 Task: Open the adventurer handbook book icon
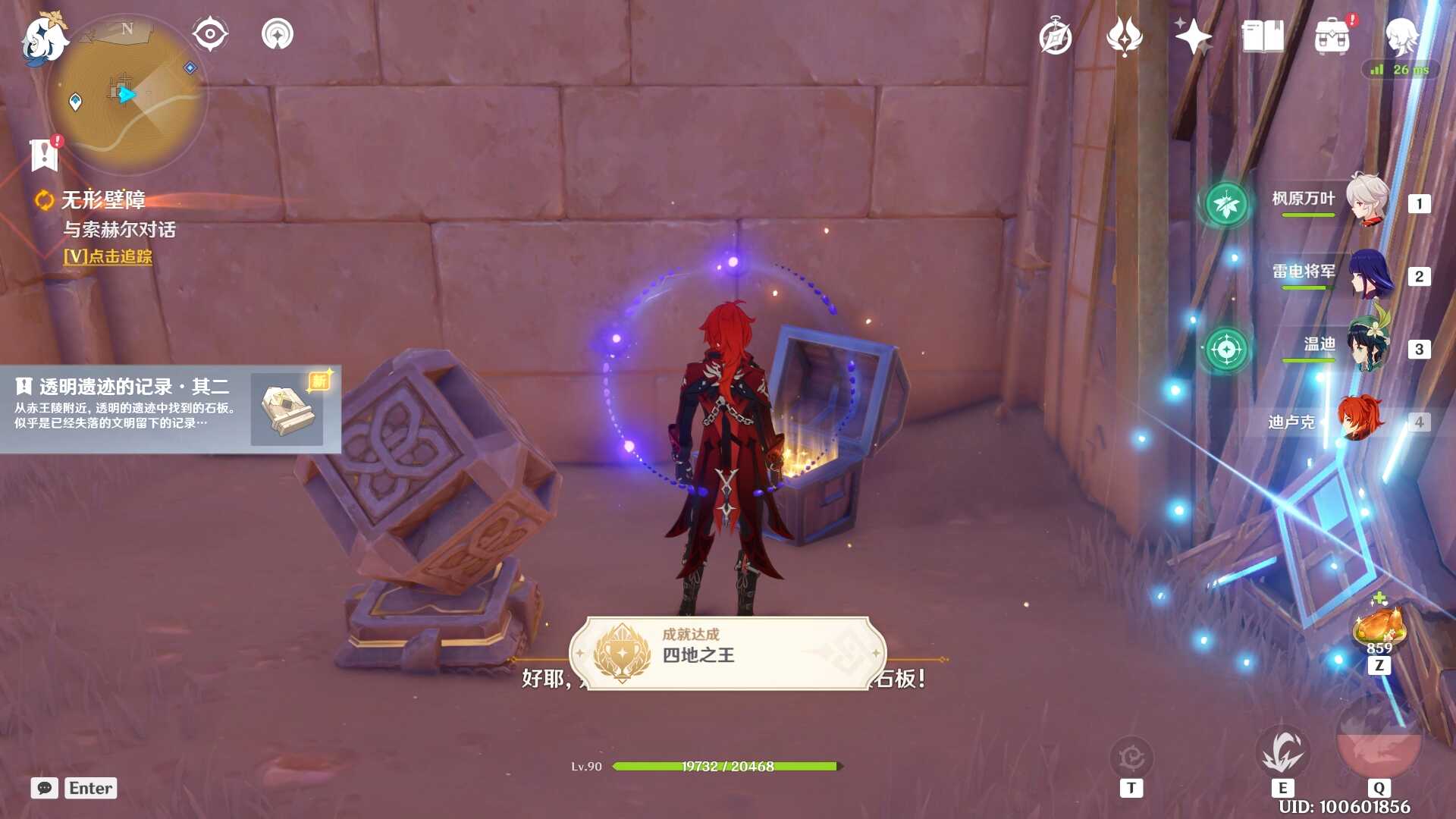pos(1263,36)
